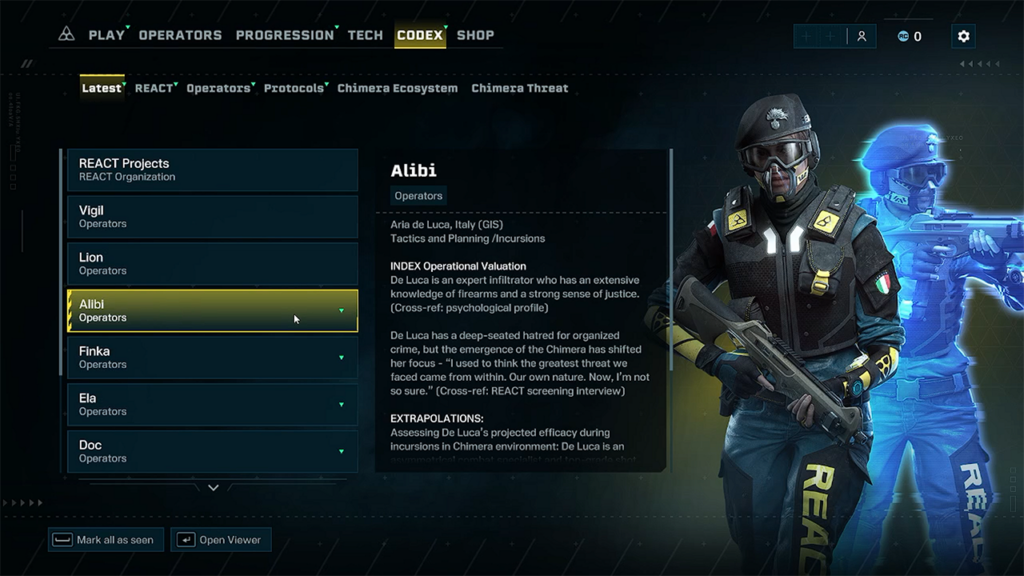Switch to the OPERATORS main tab

pyautogui.click(x=180, y=35)
